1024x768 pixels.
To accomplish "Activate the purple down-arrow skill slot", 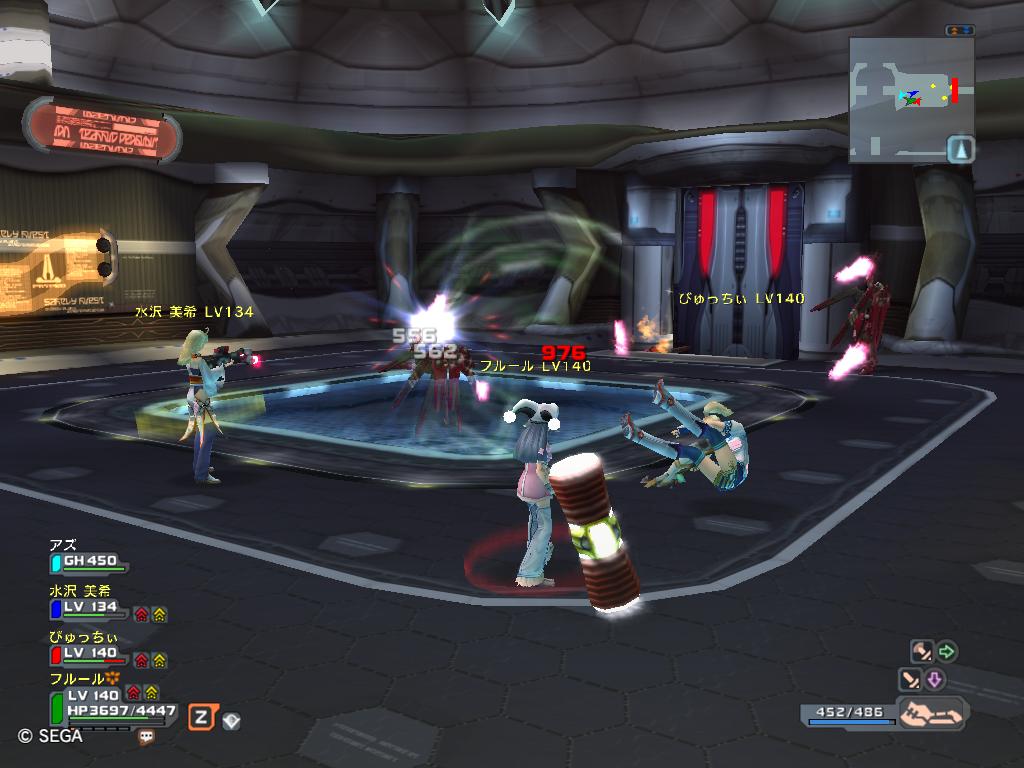I will click(x=934, y=681).
